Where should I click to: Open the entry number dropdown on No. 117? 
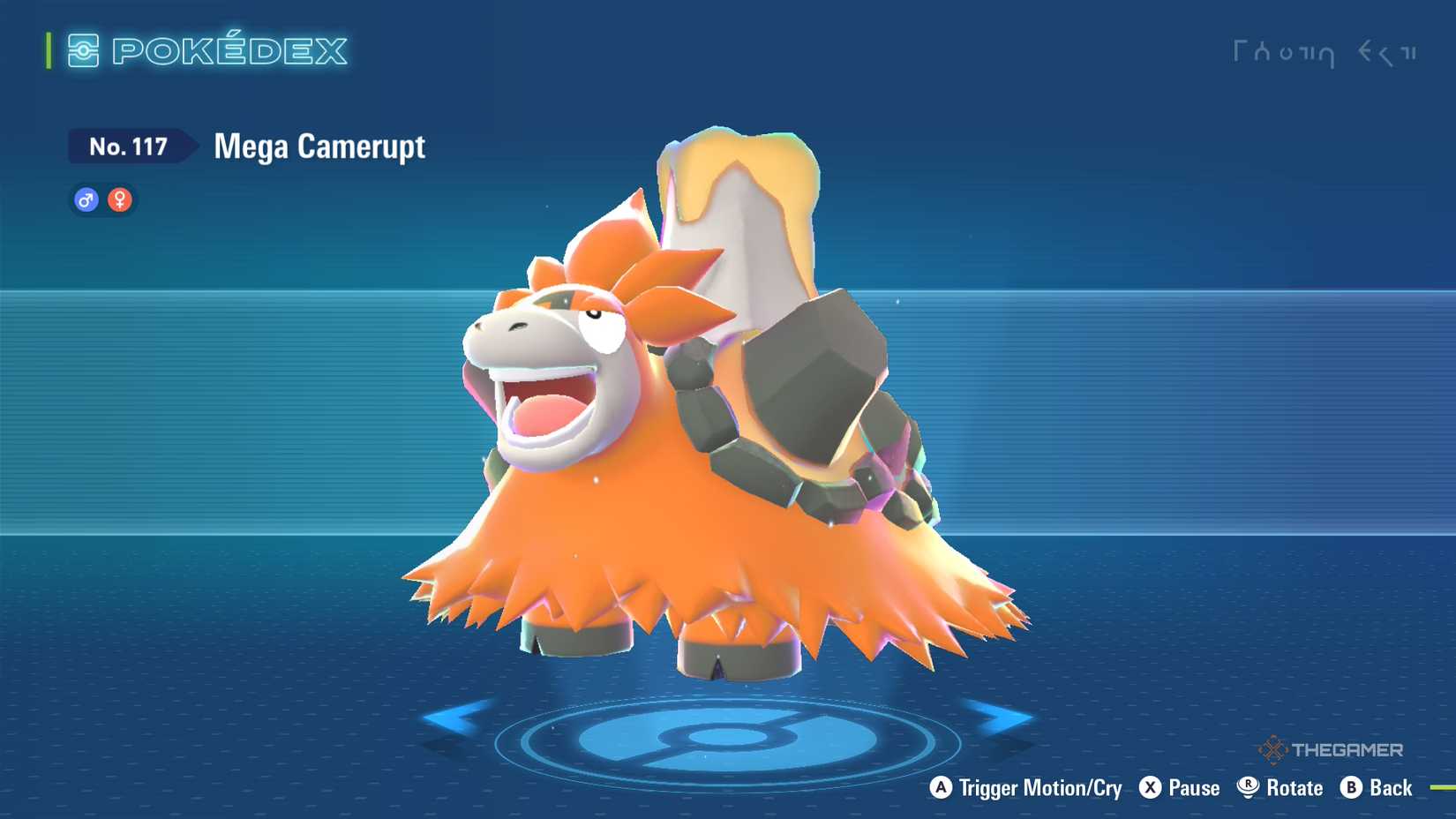click(x=129, y=147)
